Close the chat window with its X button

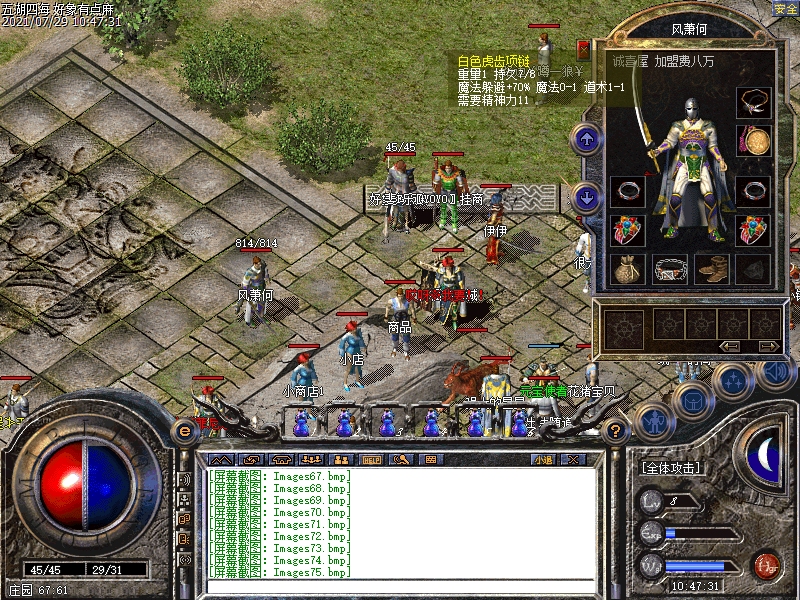point(573,460)
